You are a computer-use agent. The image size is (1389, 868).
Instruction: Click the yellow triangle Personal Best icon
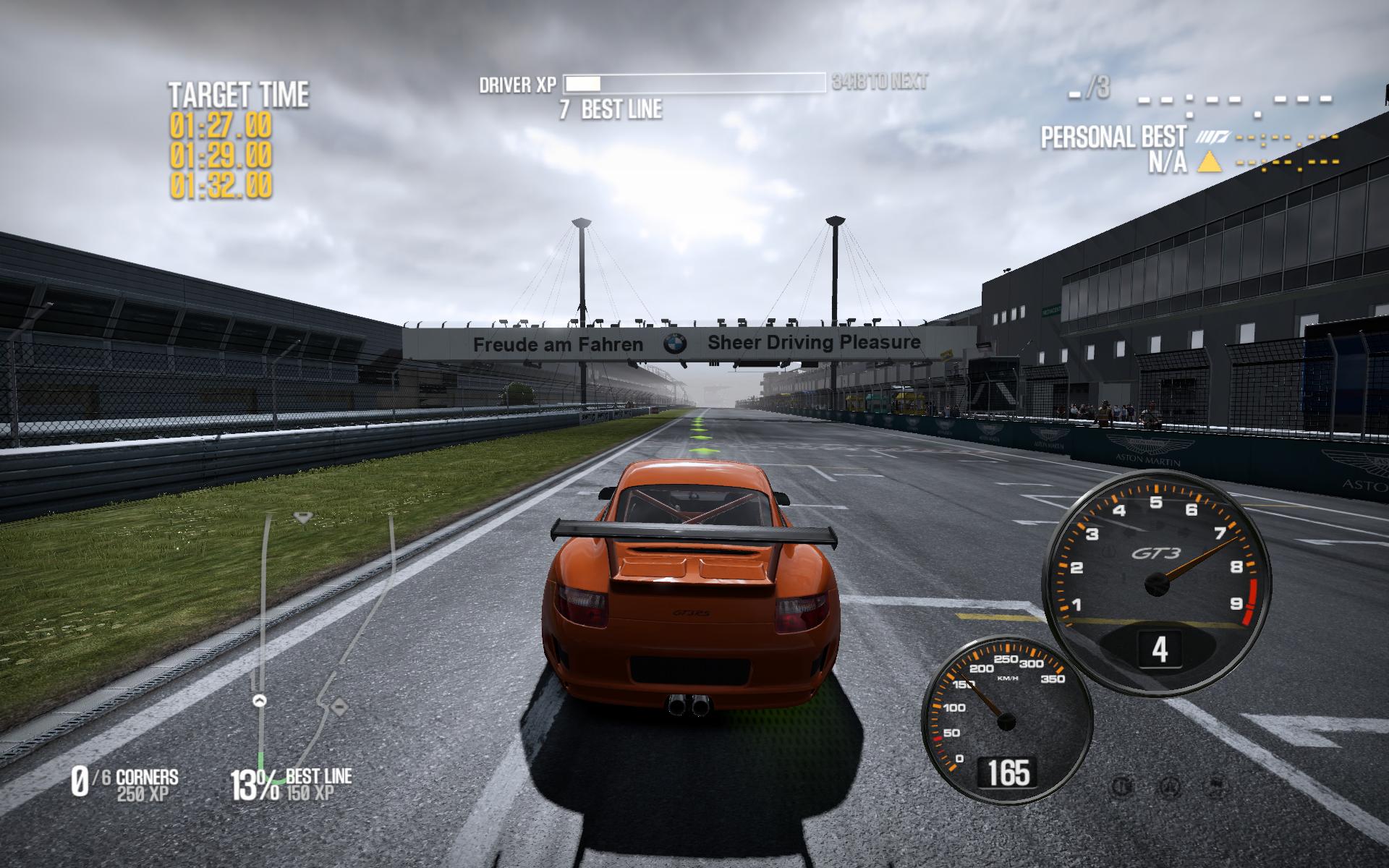(1209, 163)
